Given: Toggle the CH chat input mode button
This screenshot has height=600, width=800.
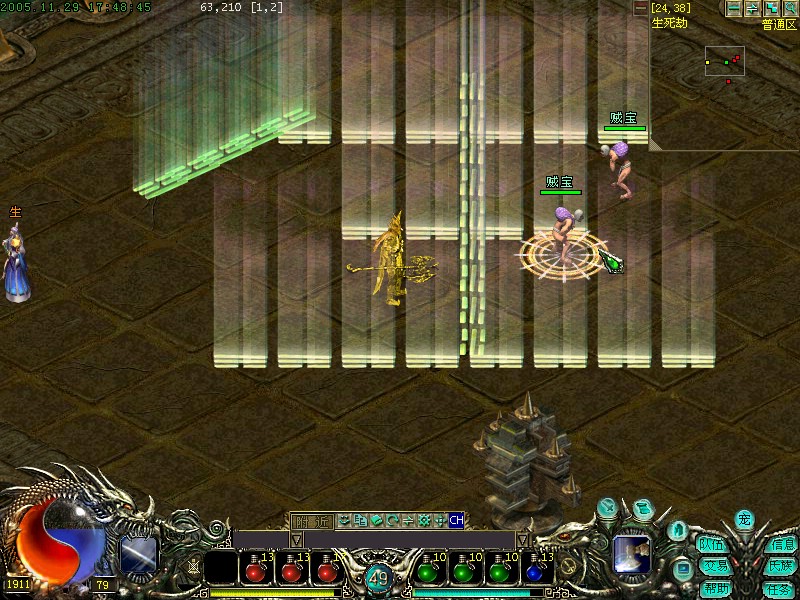Looking at the screenshot, I should 456,520.
